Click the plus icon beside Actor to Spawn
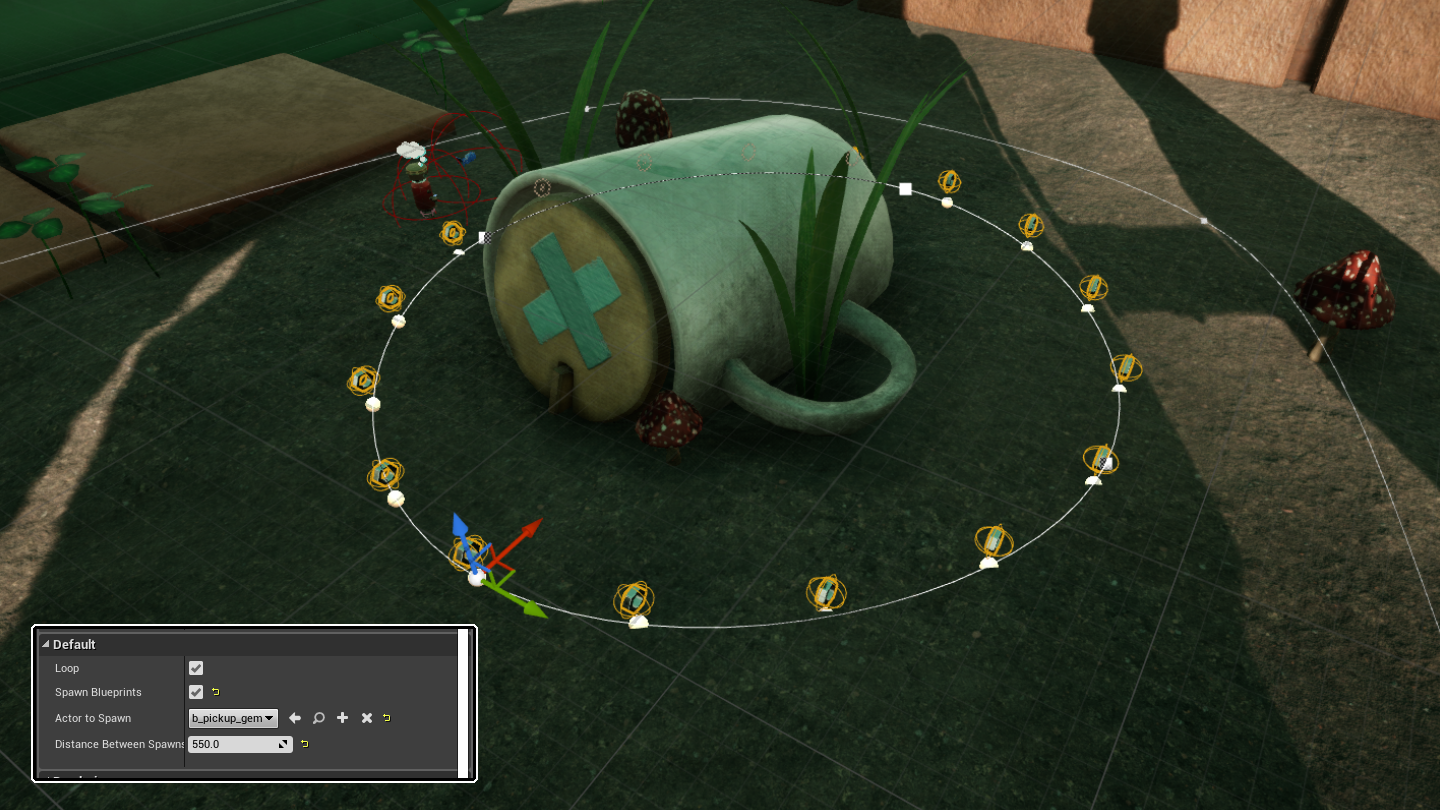1440x810 pixels. click(x=343, y=718)
